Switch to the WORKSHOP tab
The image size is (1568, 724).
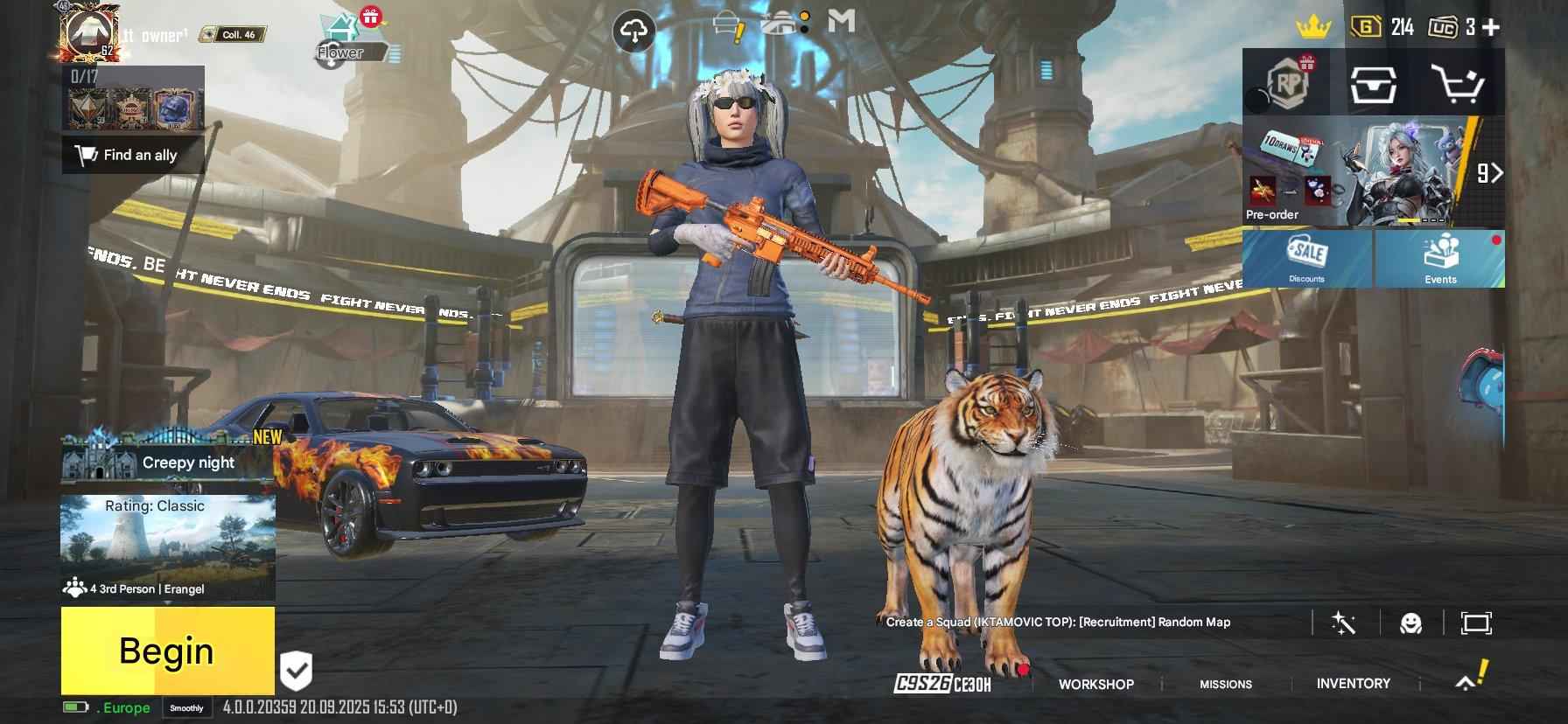[x=1097, y=684]
